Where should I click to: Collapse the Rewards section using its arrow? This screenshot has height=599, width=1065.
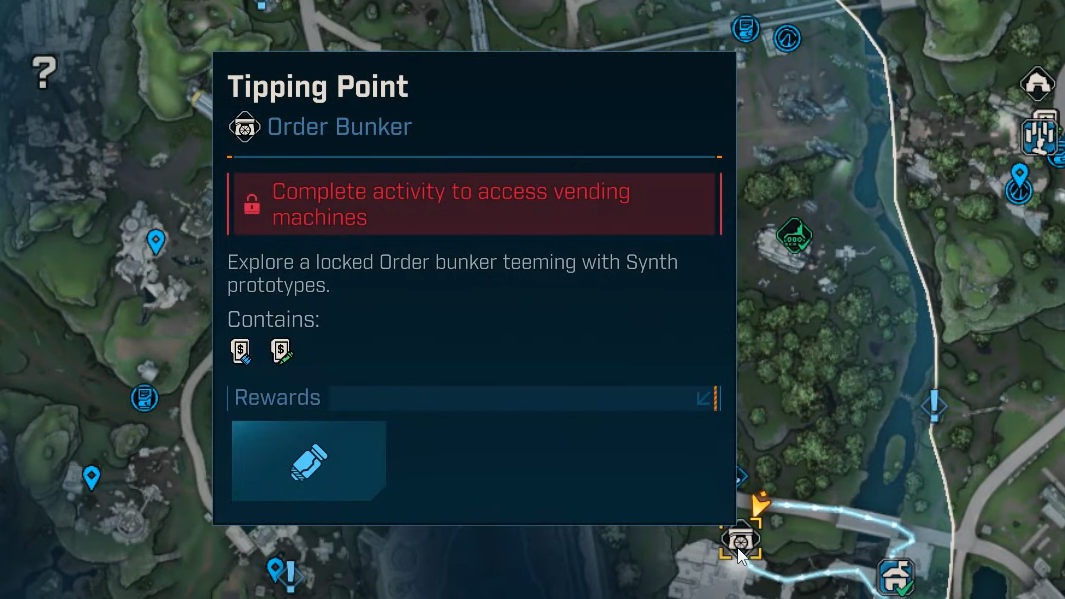[704, 398]
